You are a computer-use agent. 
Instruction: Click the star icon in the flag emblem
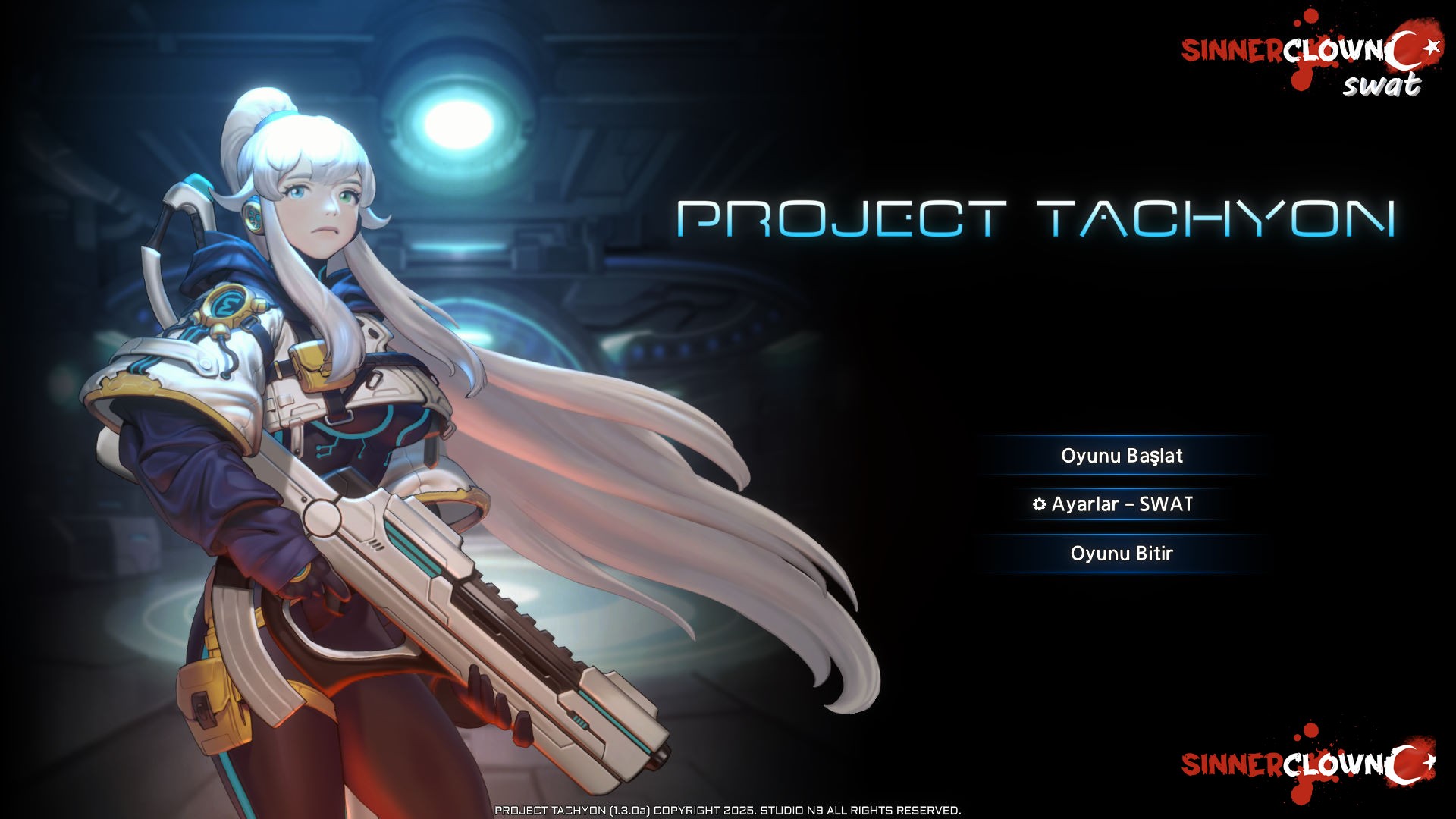[x=1432, y=47]
